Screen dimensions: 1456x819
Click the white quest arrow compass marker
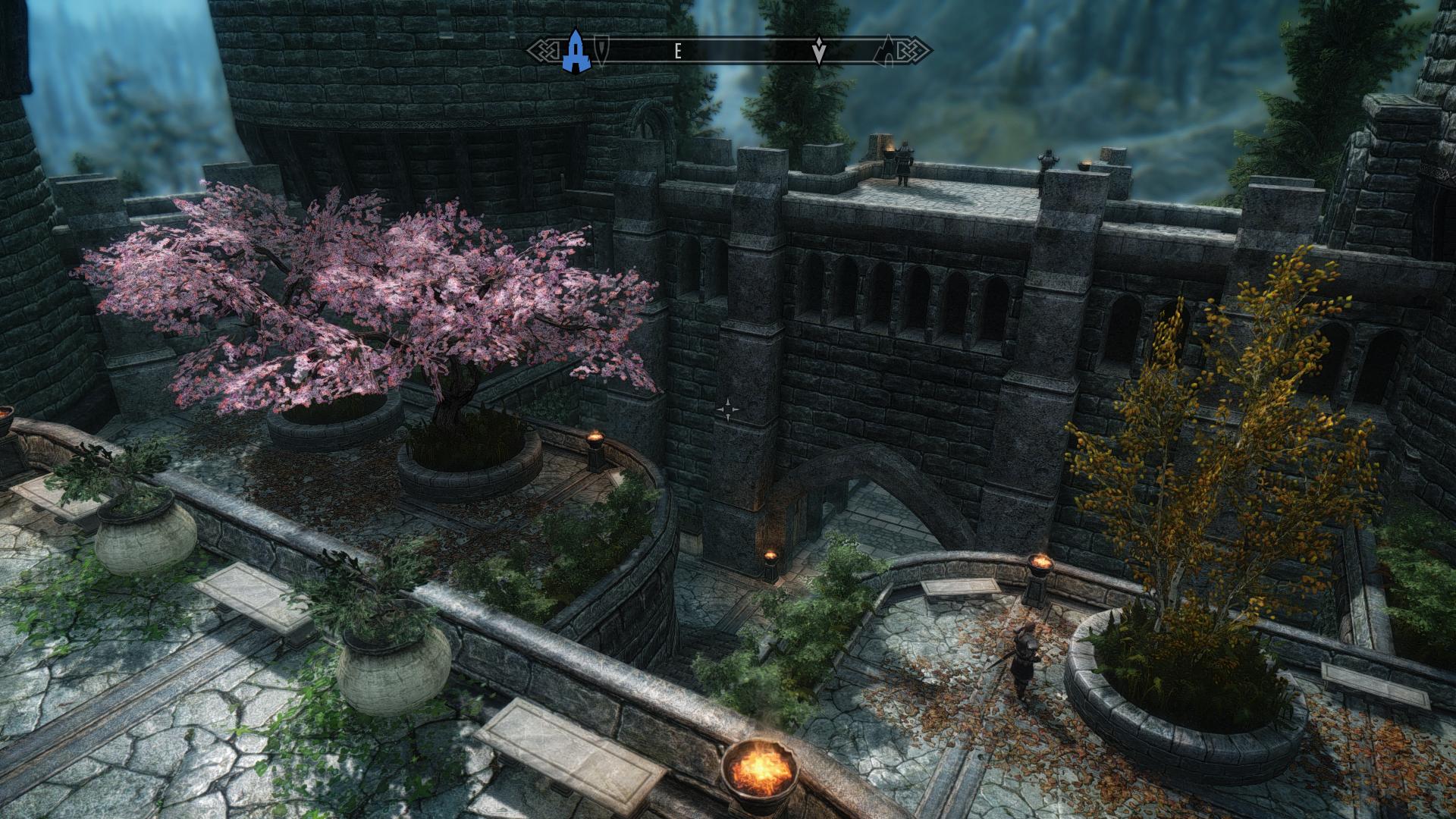(819, 52)
